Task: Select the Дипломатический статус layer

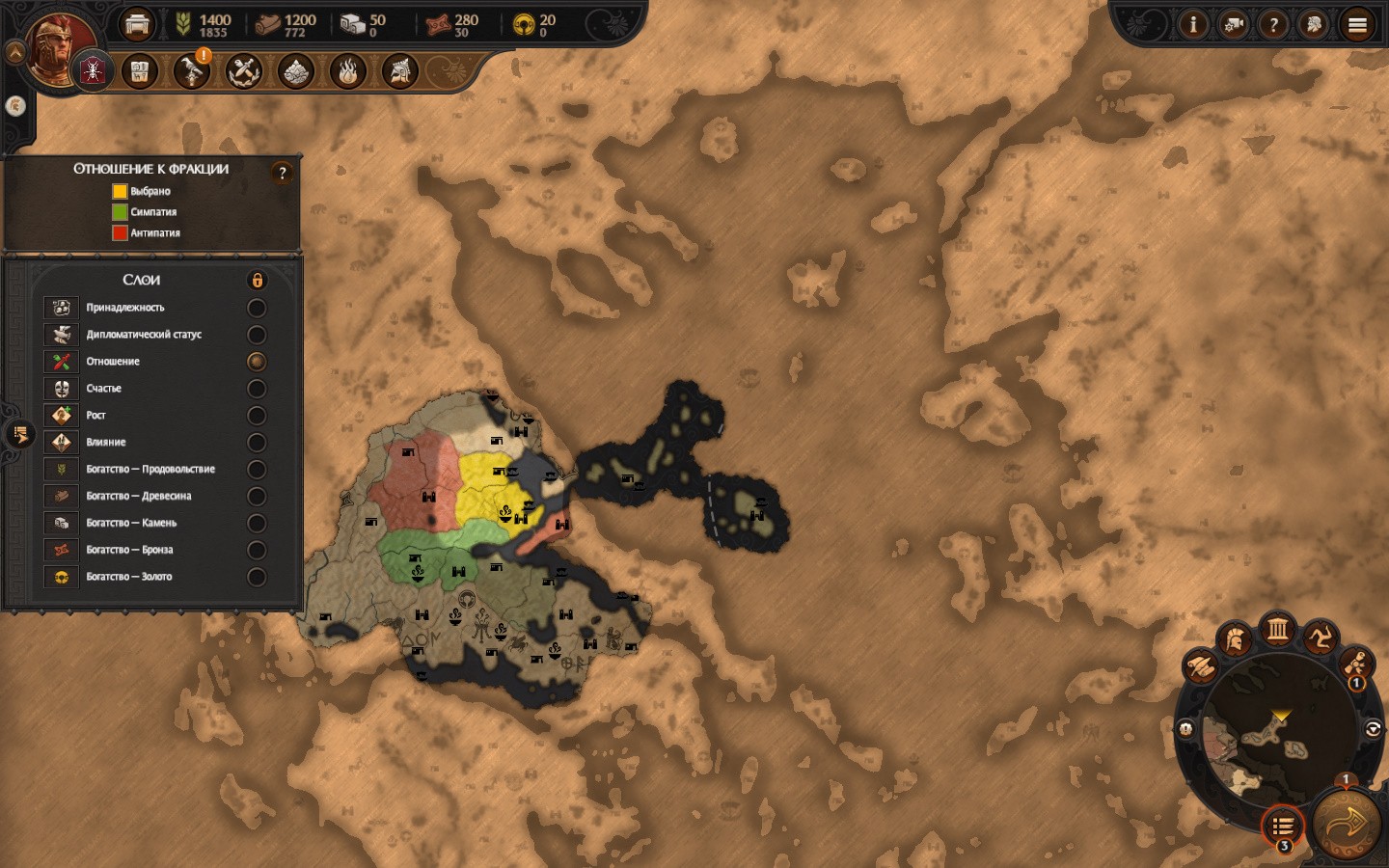Action: point(257,335)
